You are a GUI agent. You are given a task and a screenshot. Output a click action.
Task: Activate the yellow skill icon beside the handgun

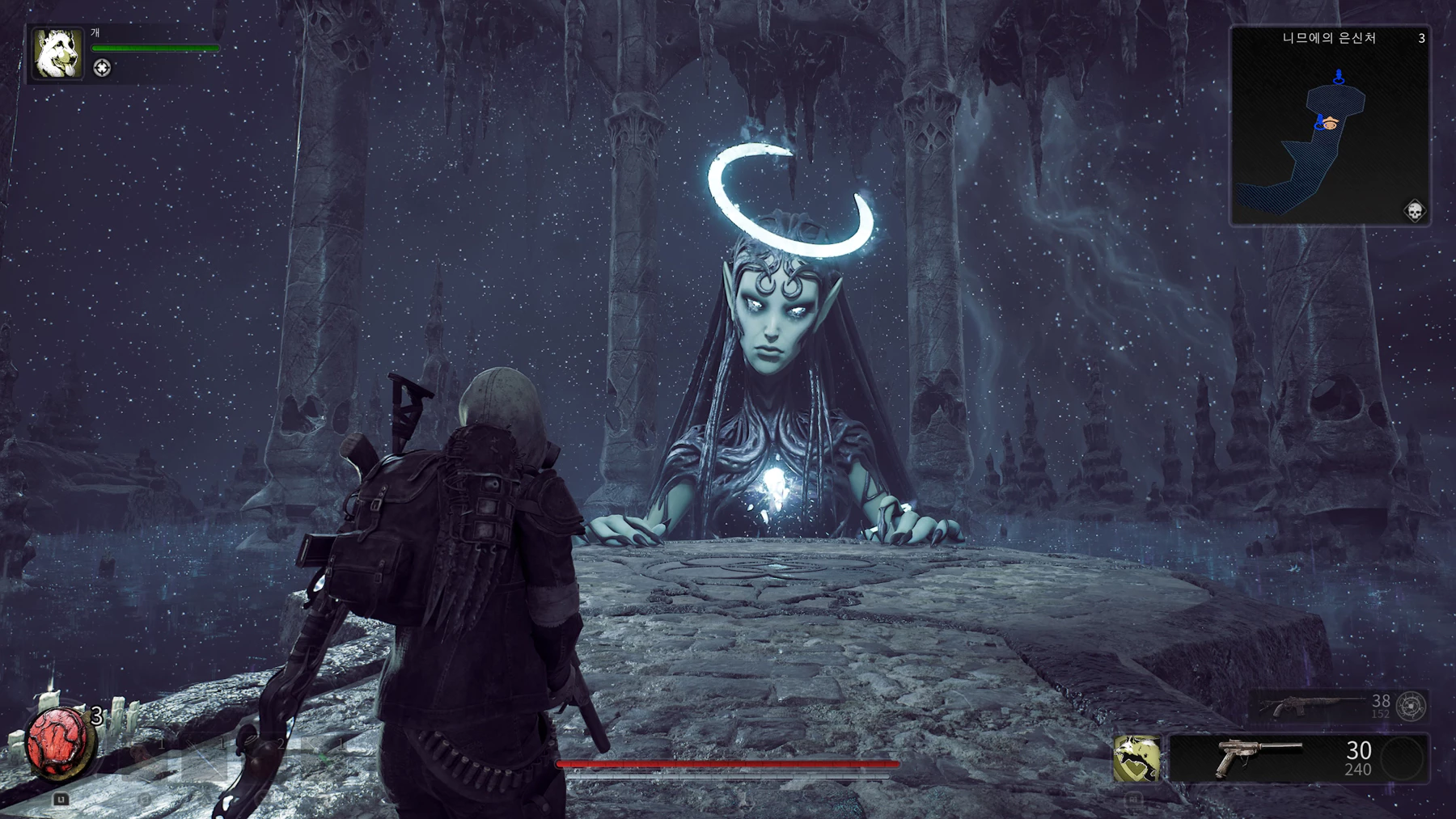click(x=1136, y=758)
